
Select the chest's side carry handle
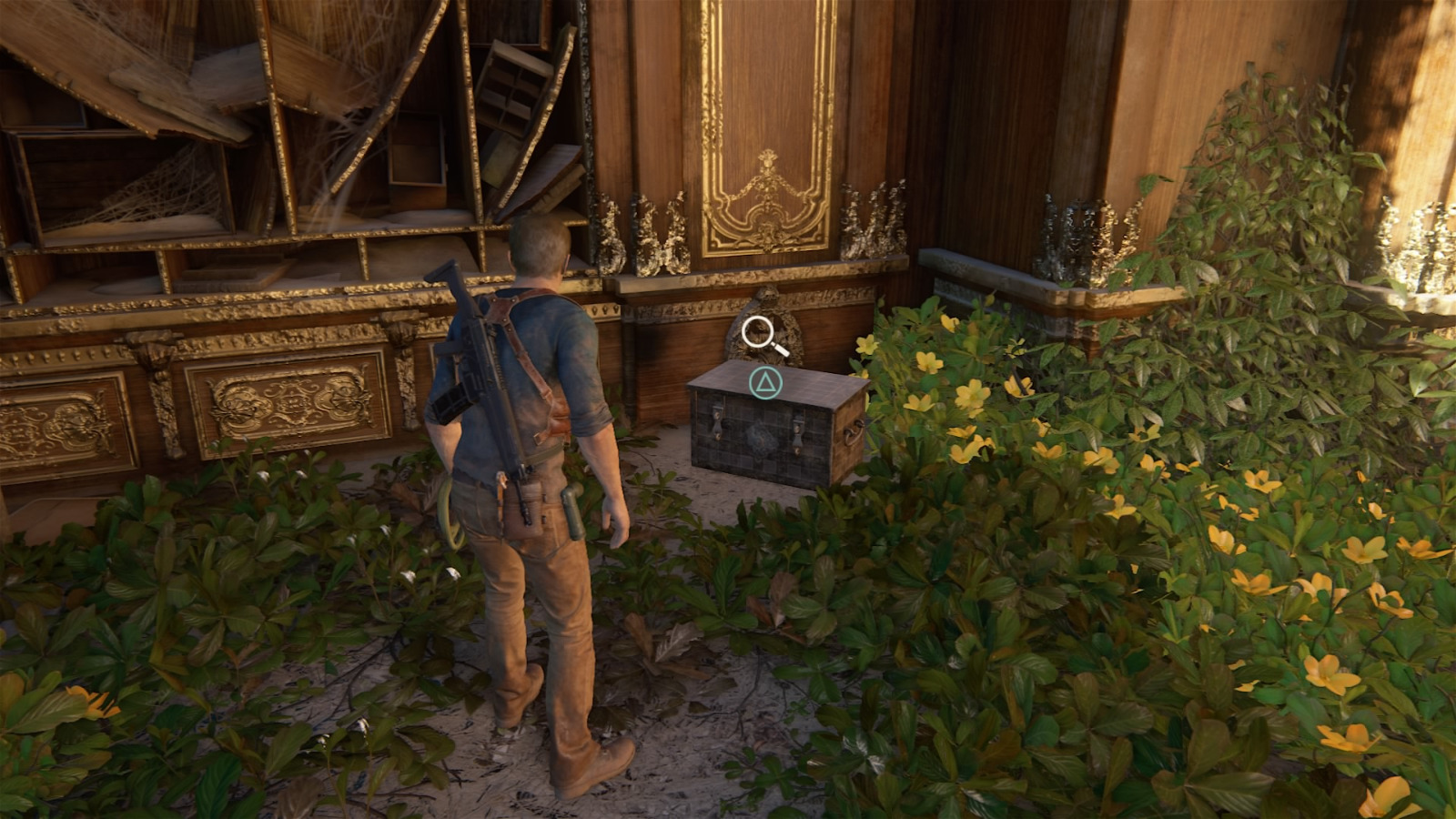[x=854, y=433]
